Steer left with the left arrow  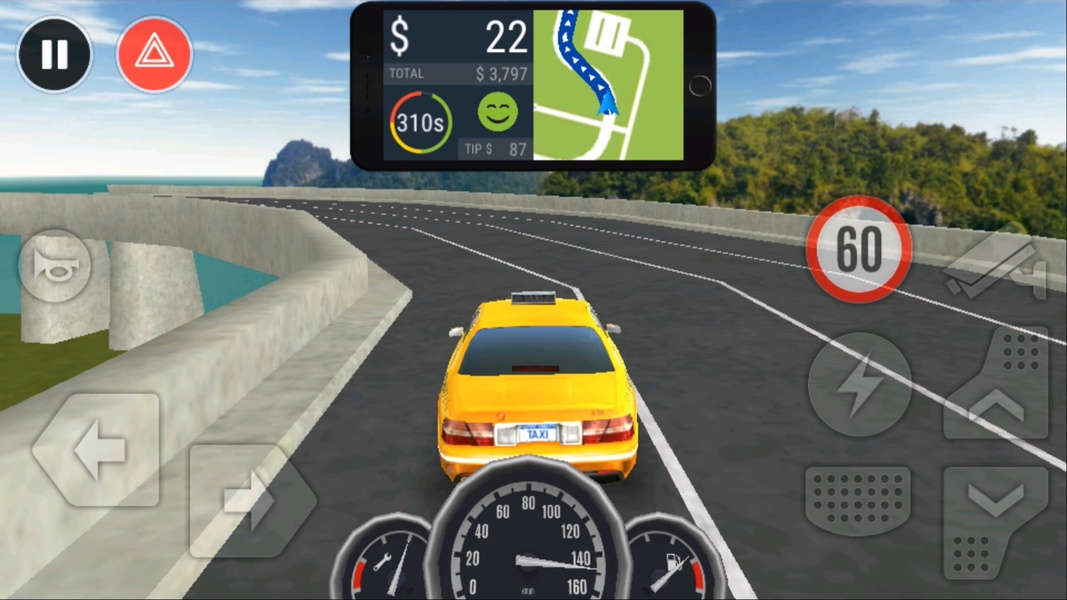tap(97, 451)
